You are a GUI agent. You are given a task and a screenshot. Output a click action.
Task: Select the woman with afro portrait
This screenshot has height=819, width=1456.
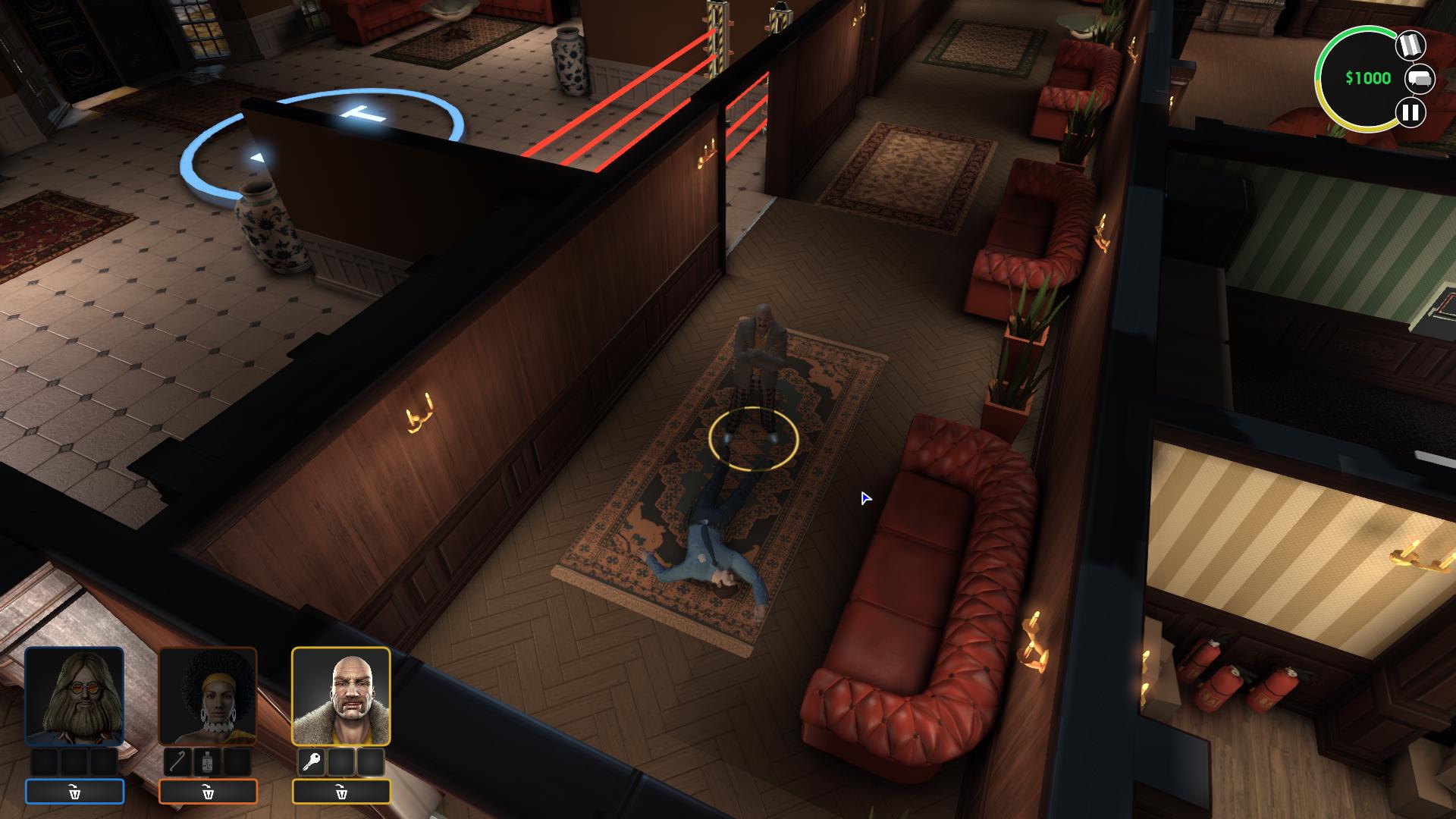pos(208,696)
